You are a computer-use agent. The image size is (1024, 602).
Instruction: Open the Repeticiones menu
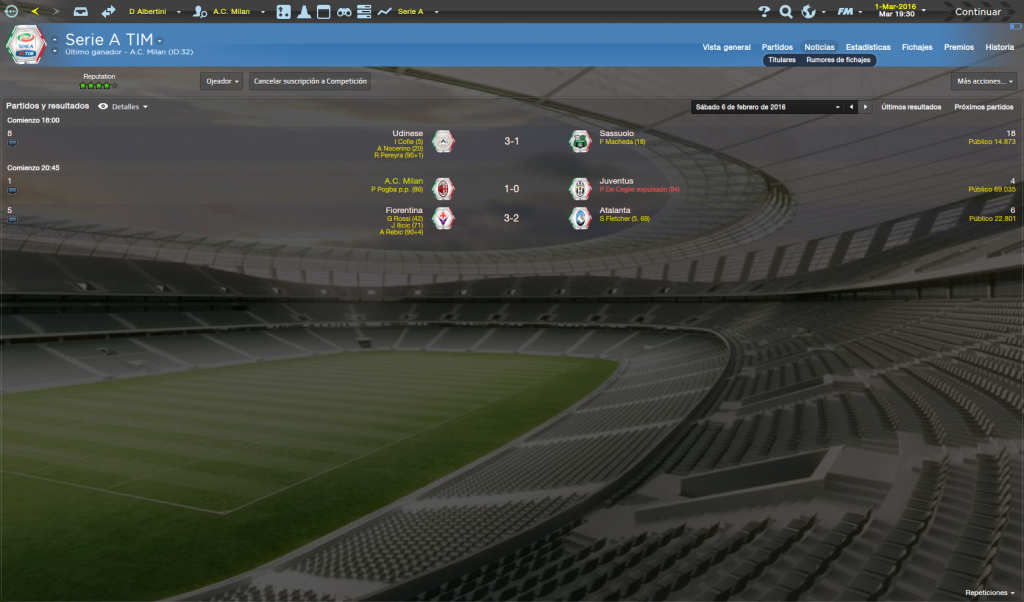[989, 592]
